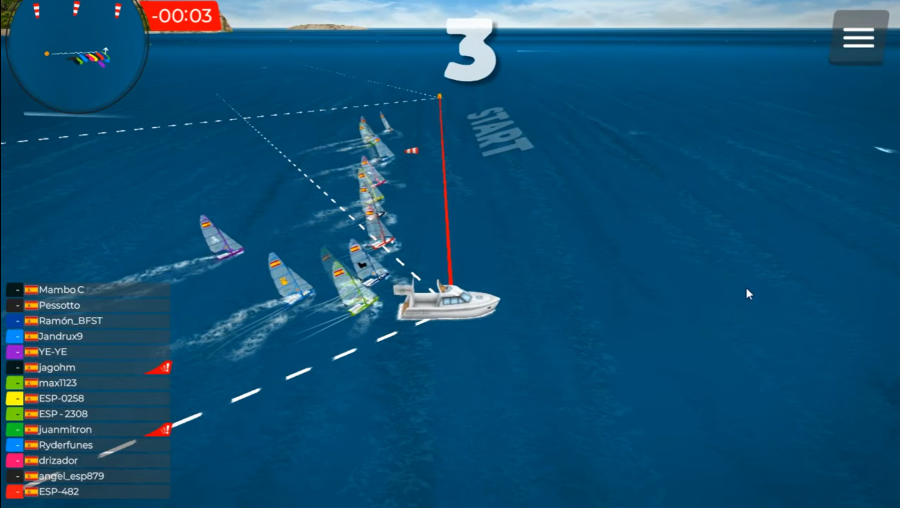
Task: Select Ryderfunes from the player list
Action: pos(88,445)
